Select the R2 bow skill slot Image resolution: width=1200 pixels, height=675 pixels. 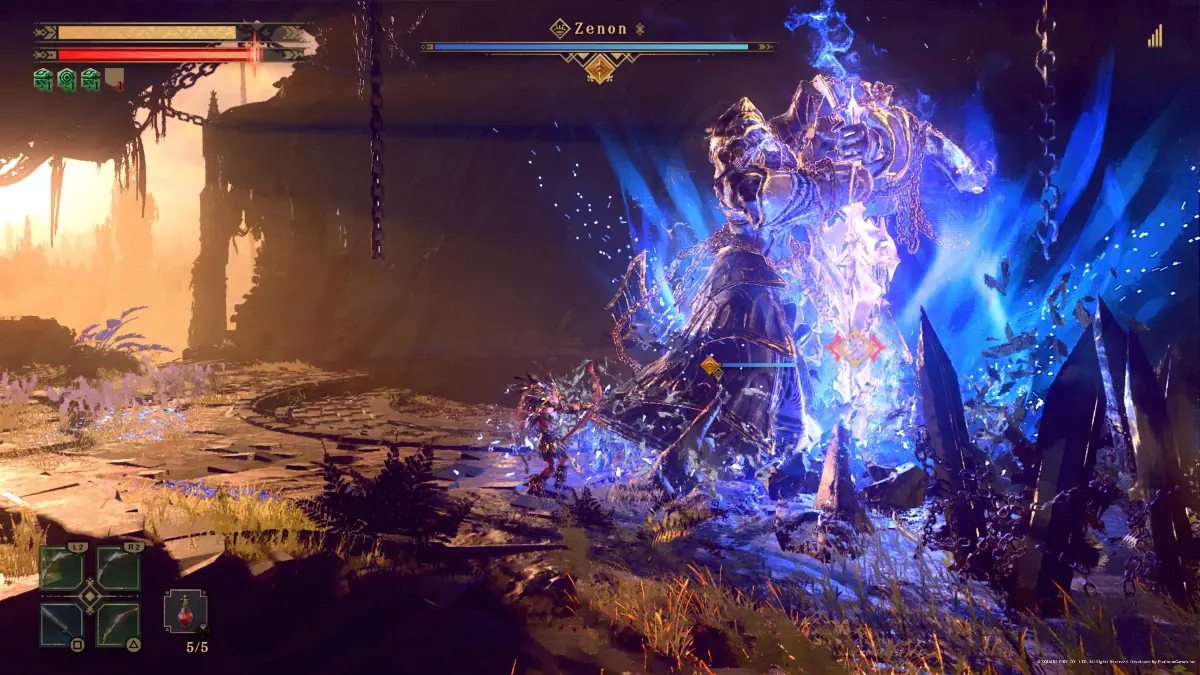[x=118, y=568]
